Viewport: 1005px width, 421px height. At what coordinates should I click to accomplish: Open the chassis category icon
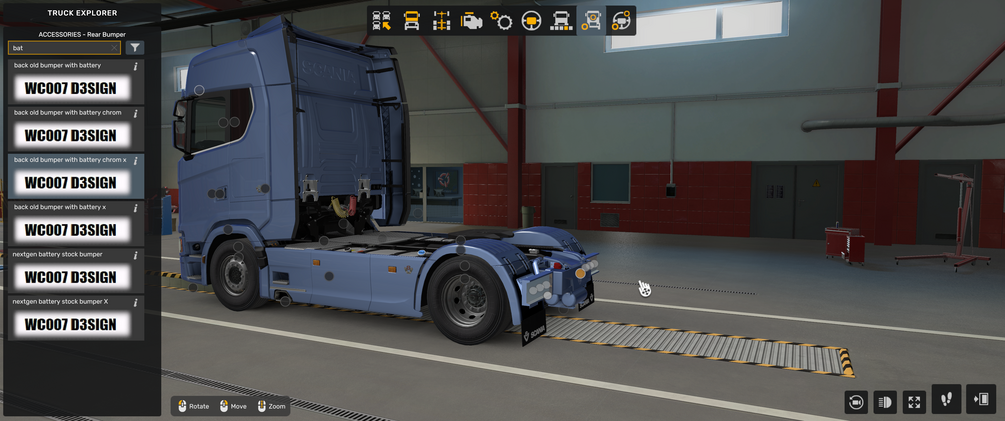point(441,20)
